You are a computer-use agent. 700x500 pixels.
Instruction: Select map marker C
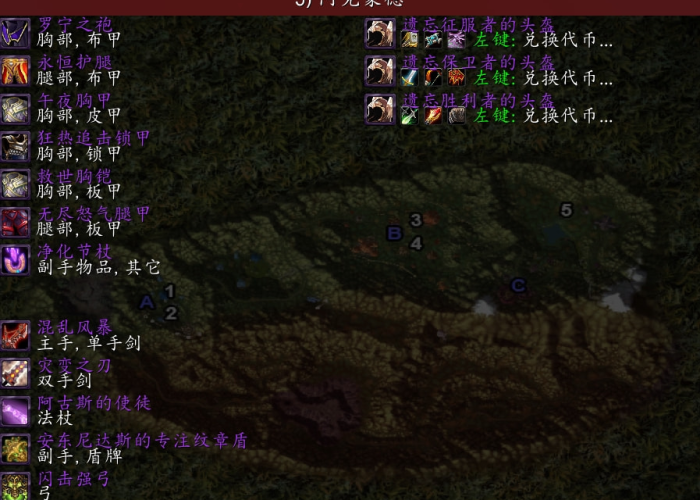point(518,286)
